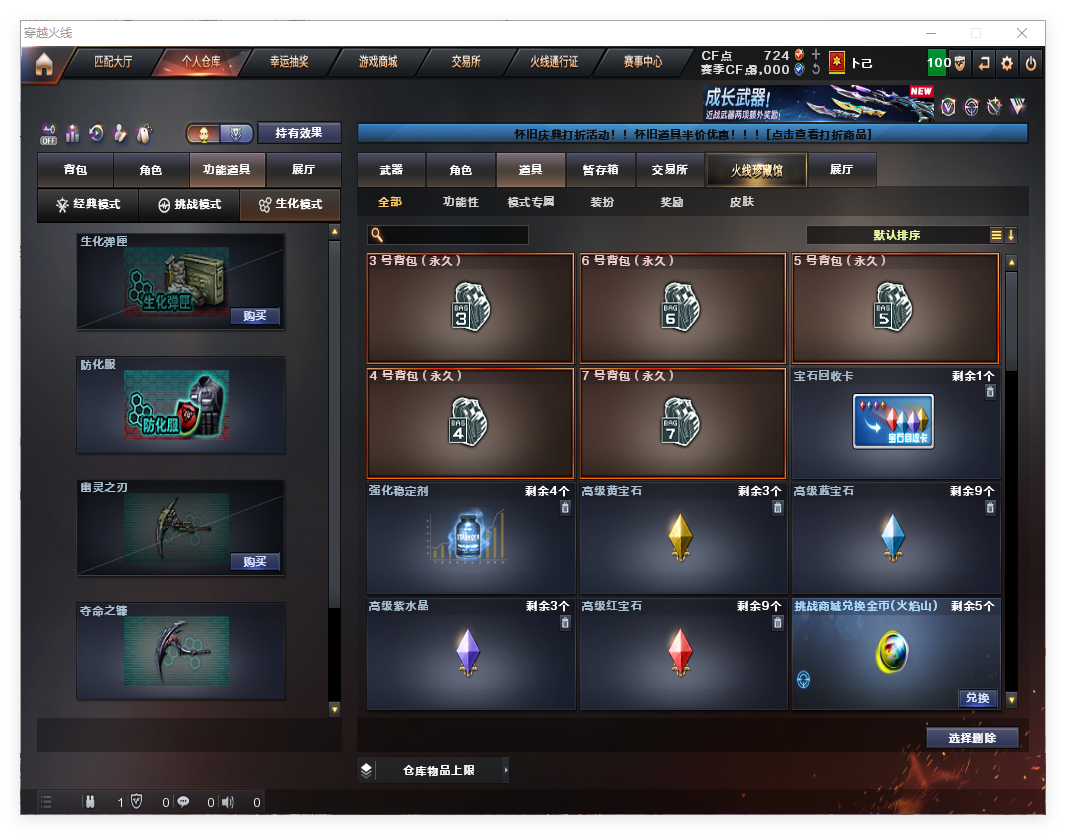Close the game window
1066x835 pixels.
(x=1023, y=33)
